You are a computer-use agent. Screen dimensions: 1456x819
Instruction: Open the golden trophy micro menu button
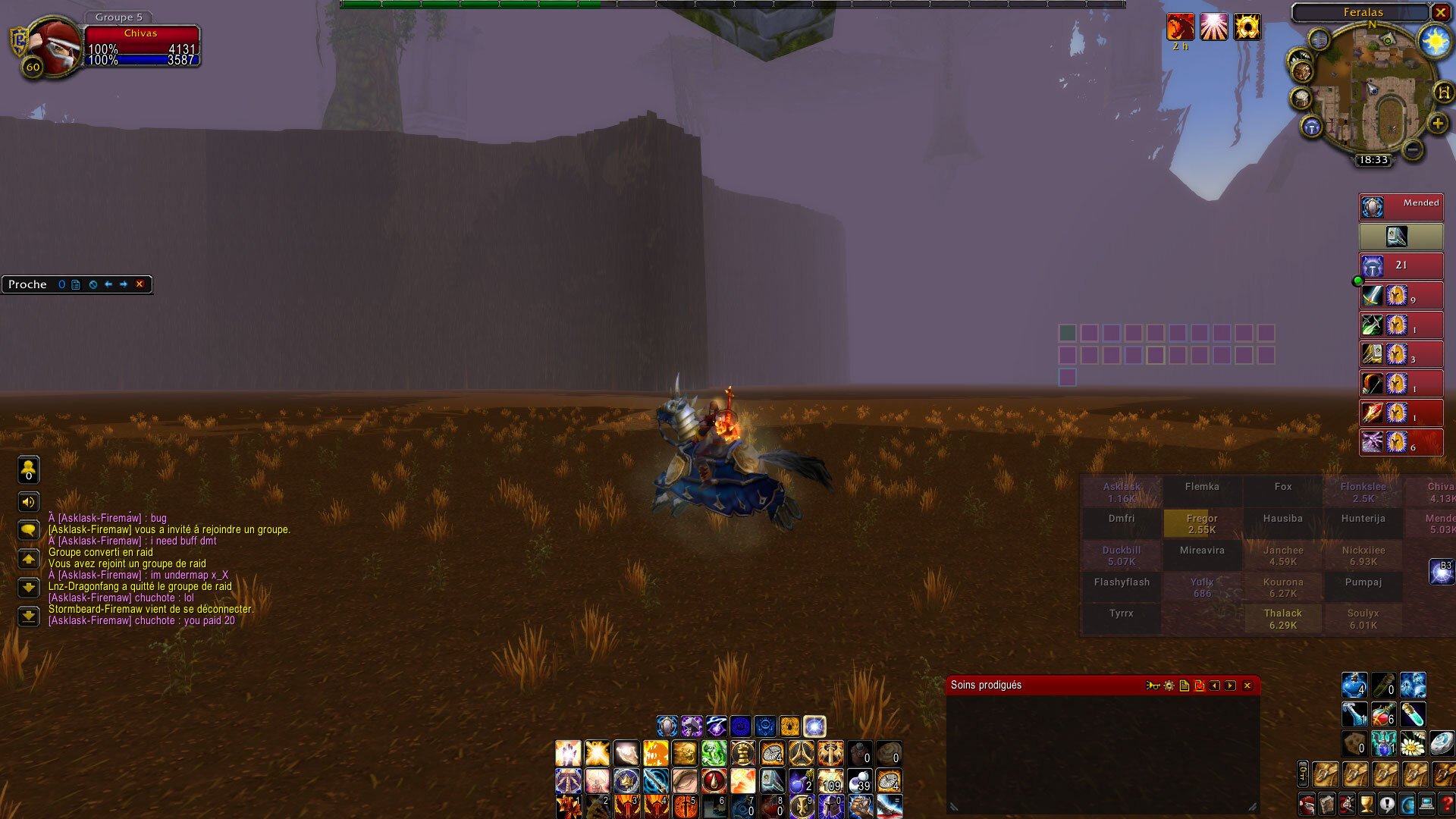coord(1367,804)
